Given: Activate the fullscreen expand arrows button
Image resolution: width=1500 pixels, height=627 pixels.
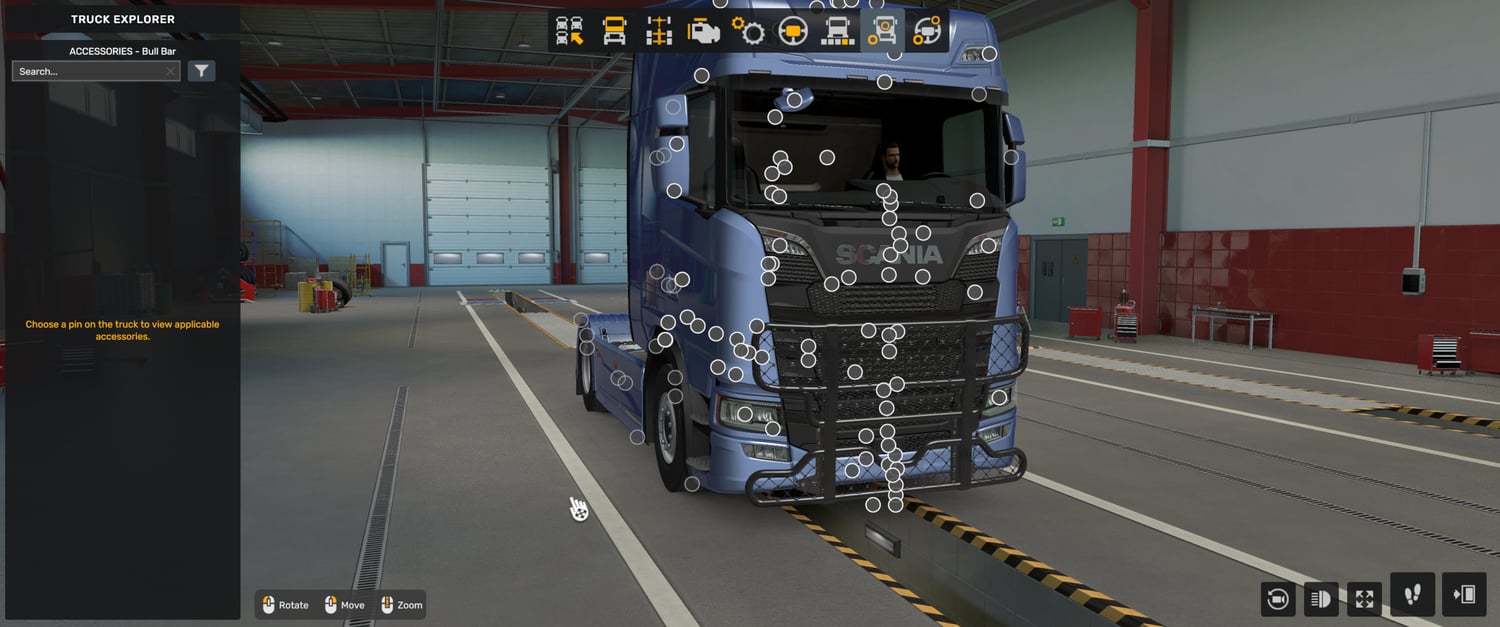Looking at the screenshot, I should tap(1364, 599).
